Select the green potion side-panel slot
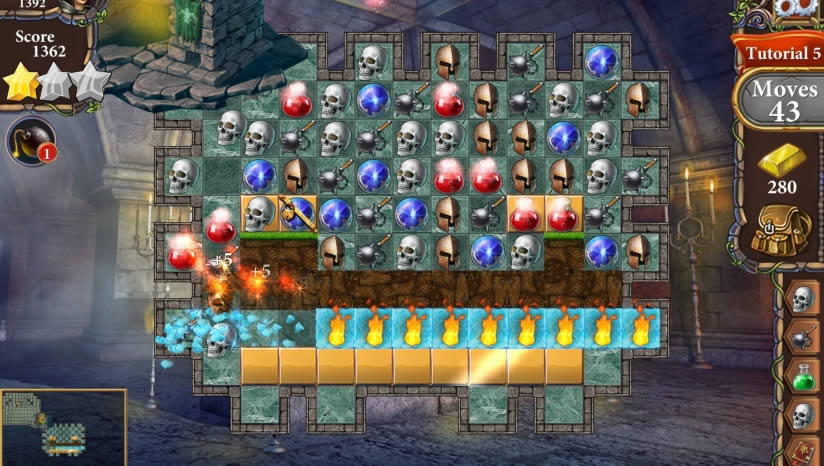The width and height of the screenshot is (824, 466). (x=802, y=377)
